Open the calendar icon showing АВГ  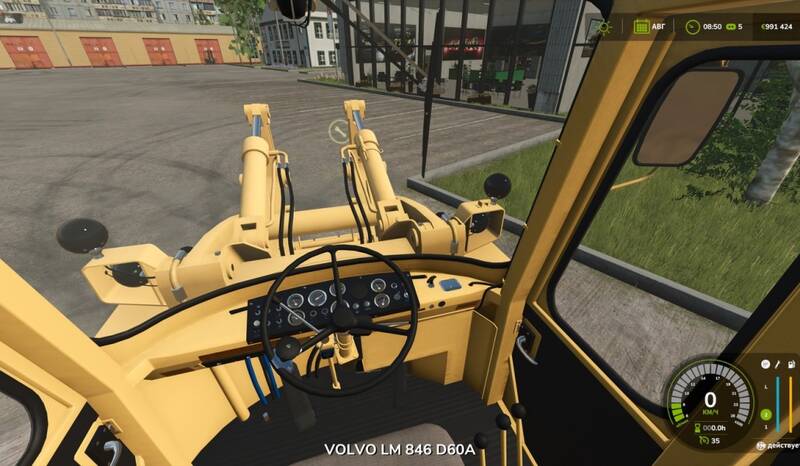[641, 27]
